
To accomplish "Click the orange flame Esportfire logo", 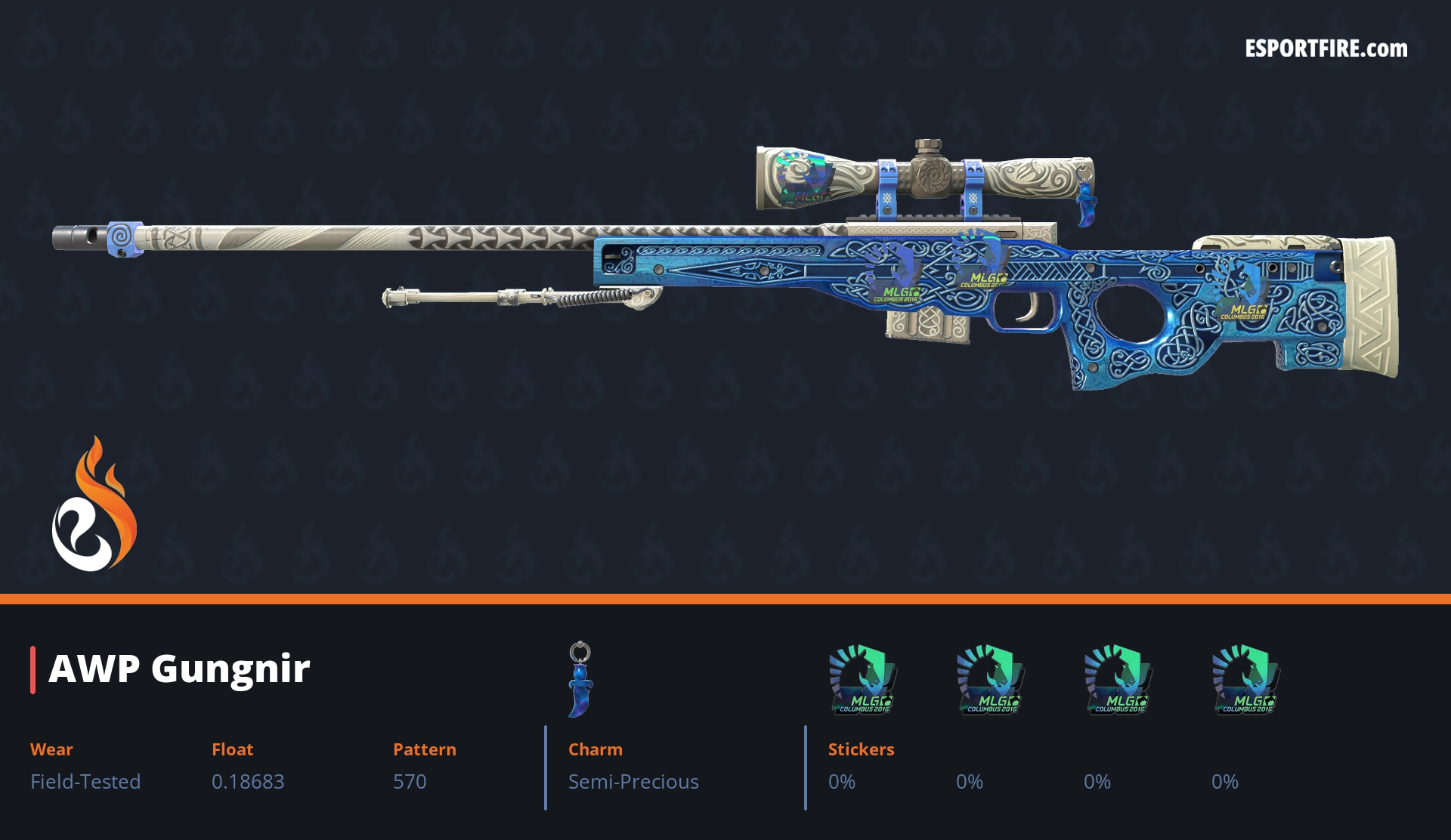I will tap(94, 505).
